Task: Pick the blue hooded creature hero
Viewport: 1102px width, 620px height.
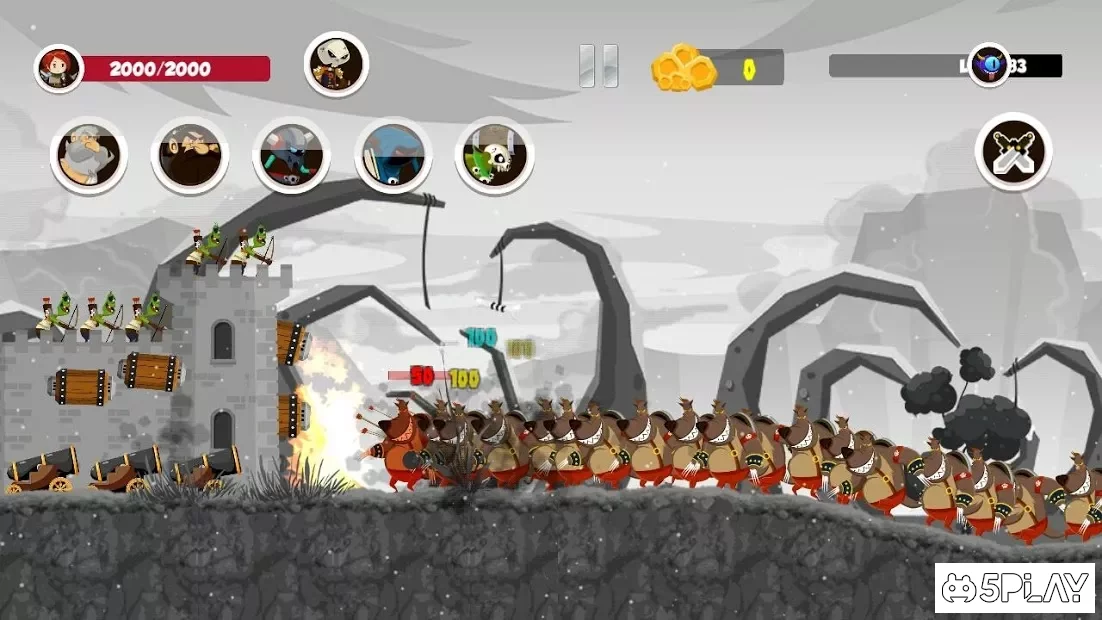Action: (393, 156)
